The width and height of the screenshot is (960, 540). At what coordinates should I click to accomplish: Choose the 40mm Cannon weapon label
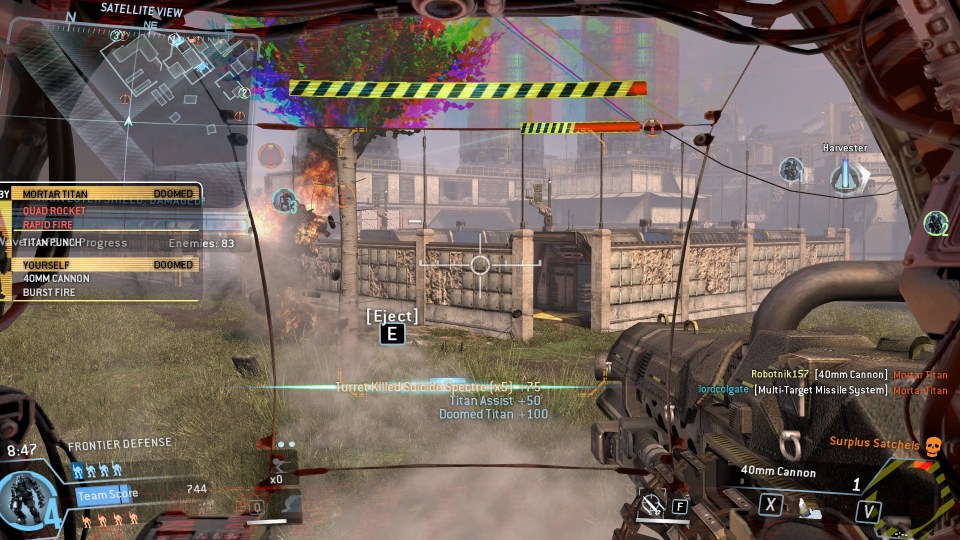[x=778, y=472]
